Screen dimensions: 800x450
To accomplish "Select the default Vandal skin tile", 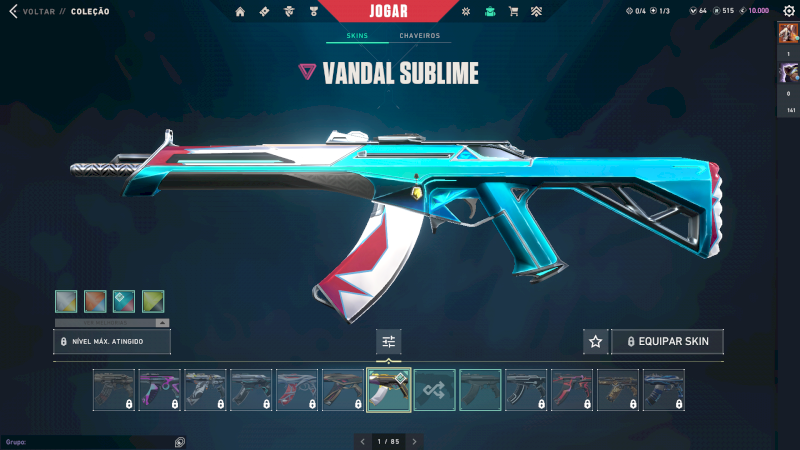I will (x=481, y=390).
